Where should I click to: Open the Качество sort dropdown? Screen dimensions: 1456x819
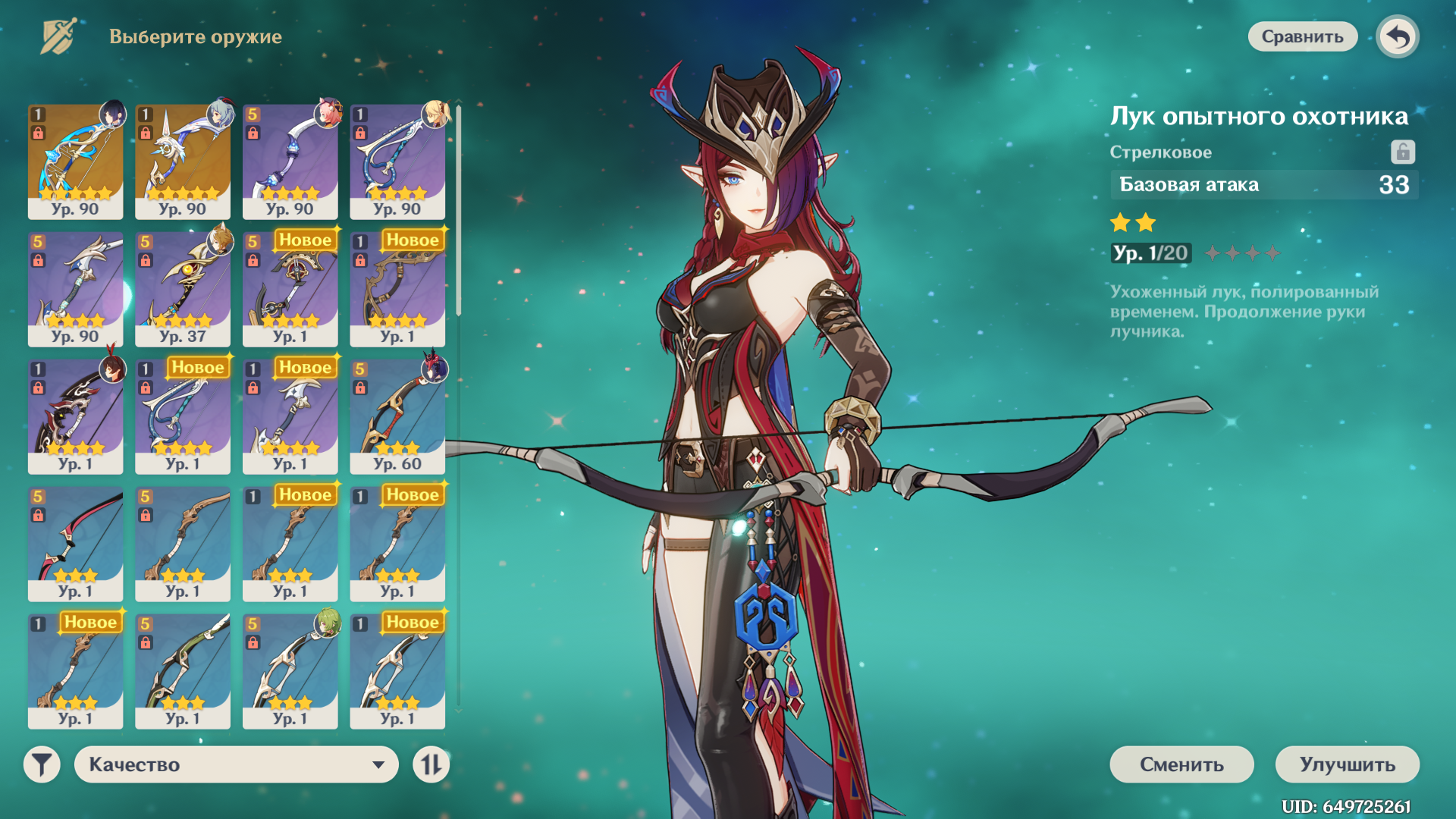236,764
